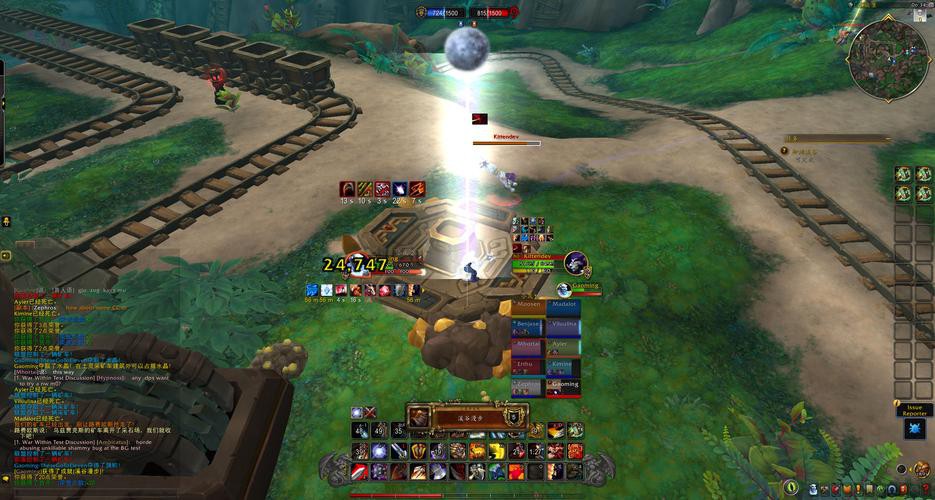Select Moosen in the raid frames
The image size is (935, 500).
point(529,306)
